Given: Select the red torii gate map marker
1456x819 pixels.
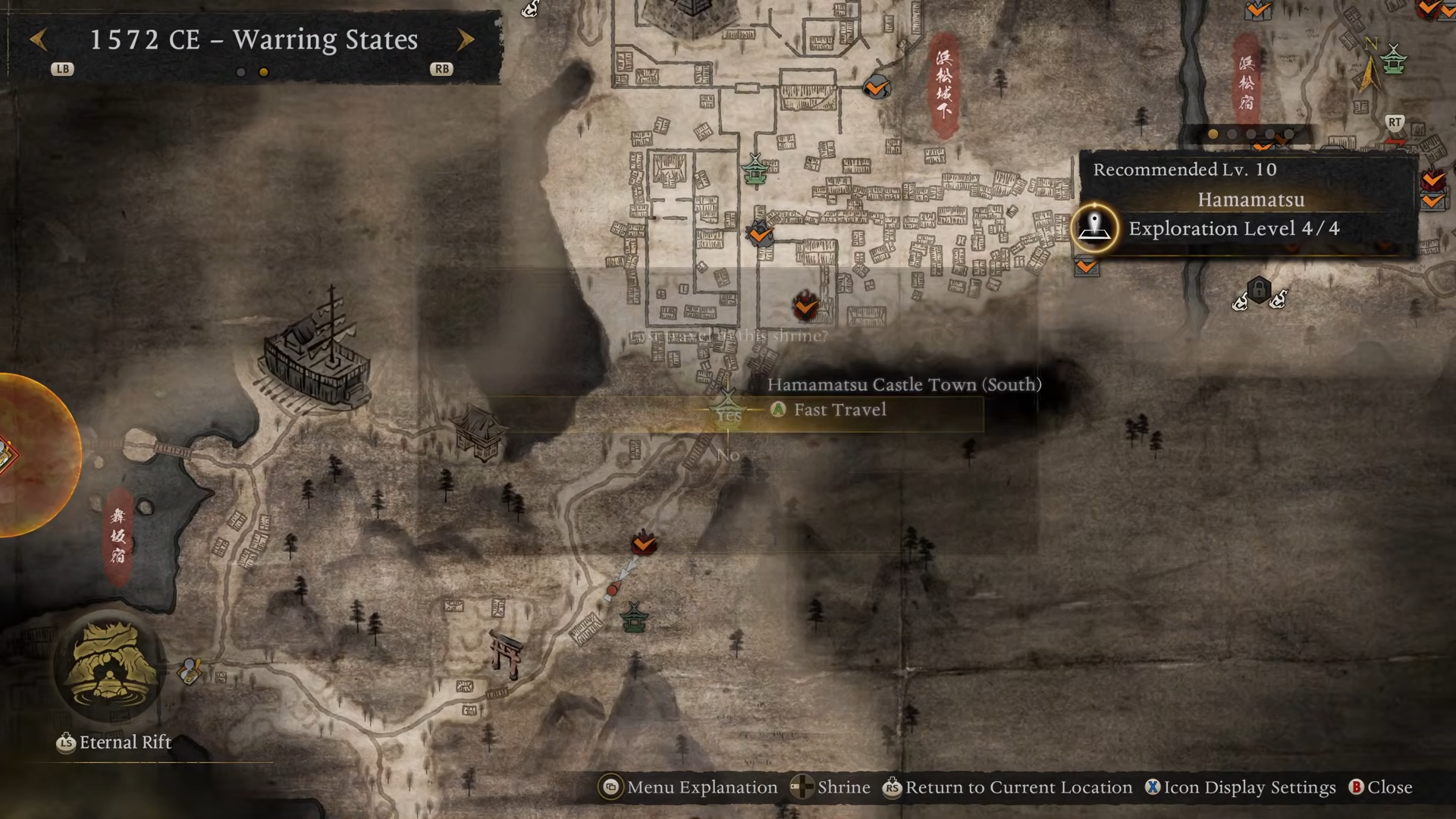Looking at the screenshot, I should (507, 654).
